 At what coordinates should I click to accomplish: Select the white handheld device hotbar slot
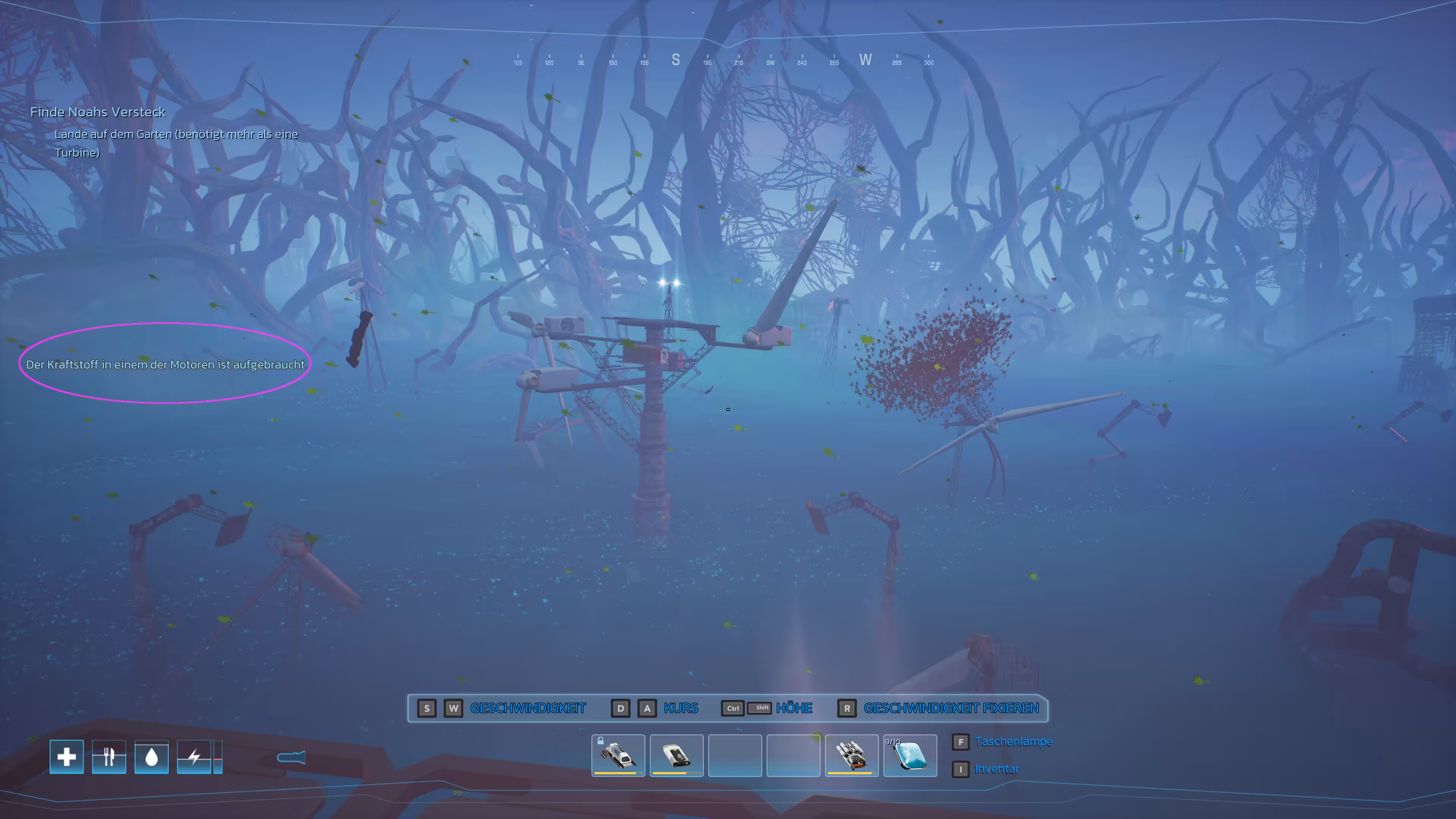[x=676, y=755]
